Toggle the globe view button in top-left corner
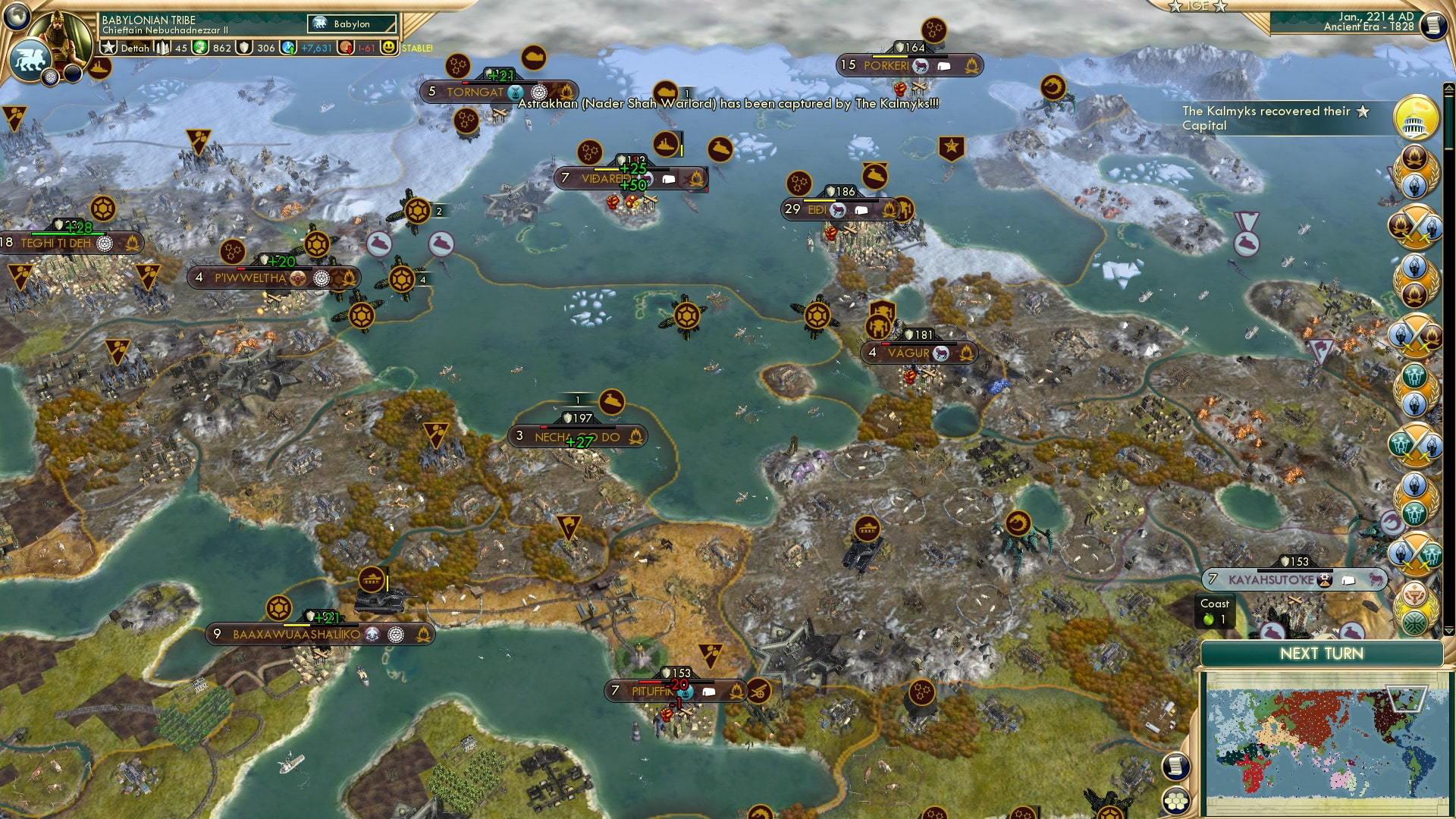The width and height of the screenshot is (1456, 819). click(x=17, y=18)
